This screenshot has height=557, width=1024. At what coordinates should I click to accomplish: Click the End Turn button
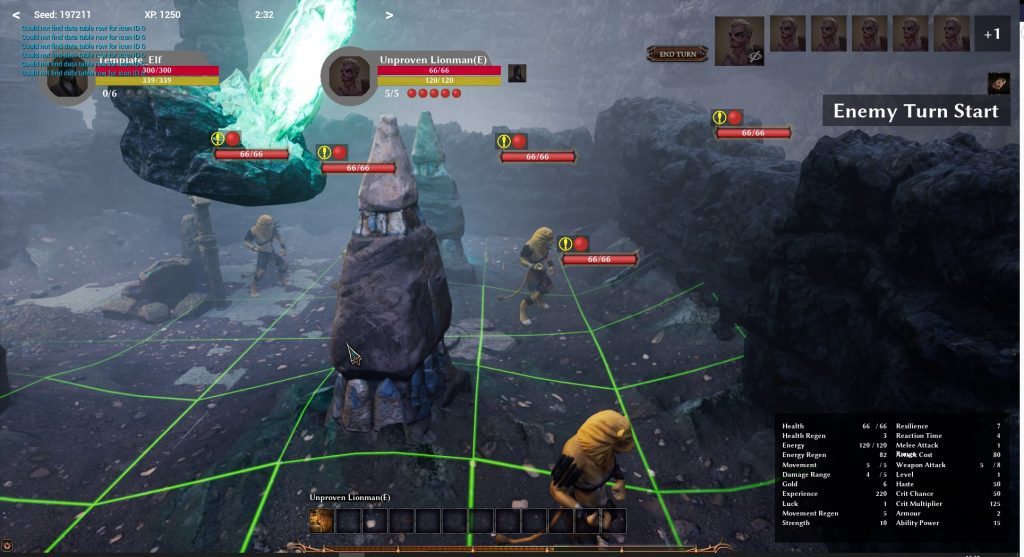point(677,53)
